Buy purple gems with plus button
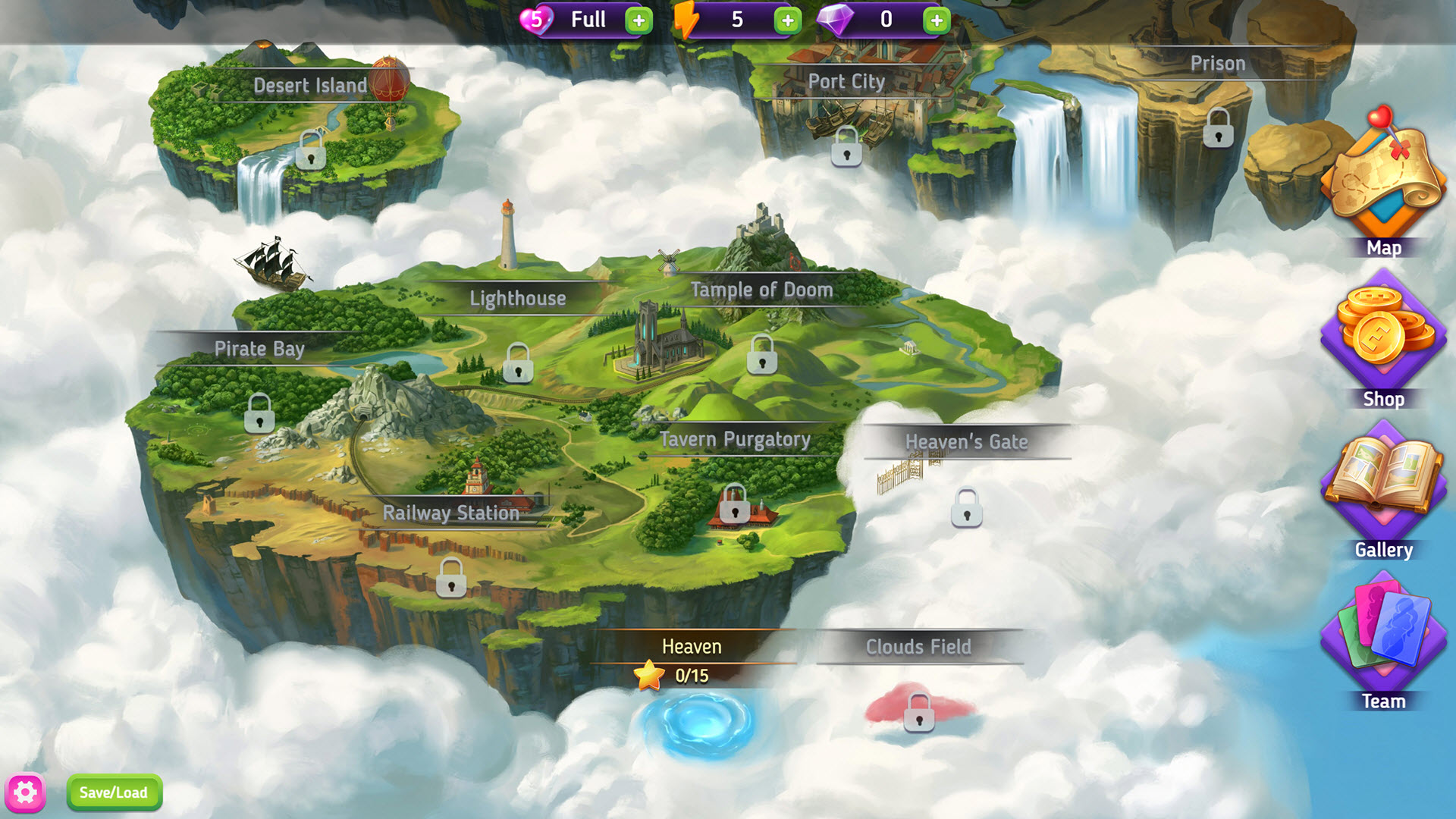Viewport: 1456px width, 819px height. [x=937, y=20]
